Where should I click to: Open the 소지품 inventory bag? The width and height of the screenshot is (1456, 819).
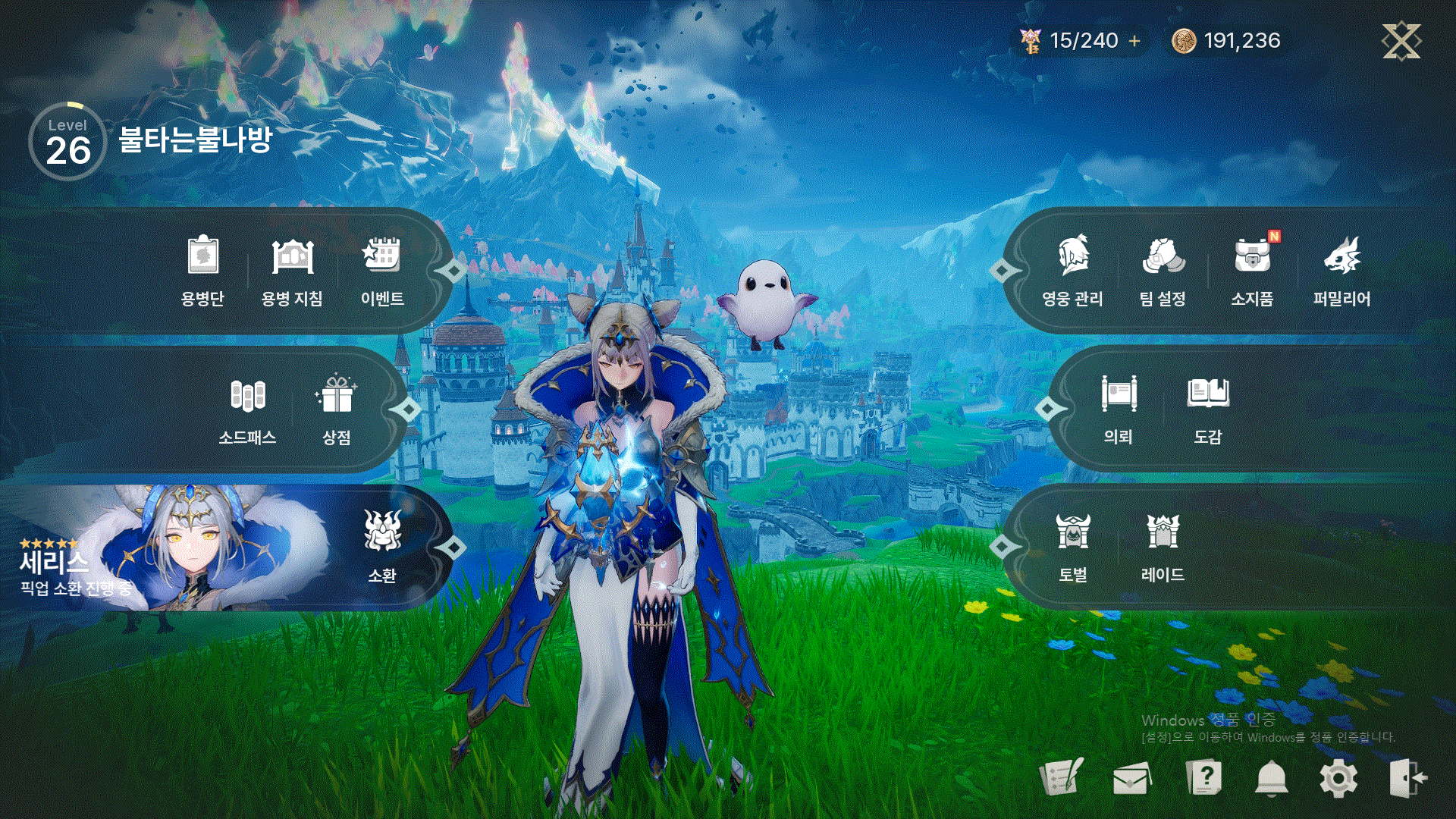1252,269
